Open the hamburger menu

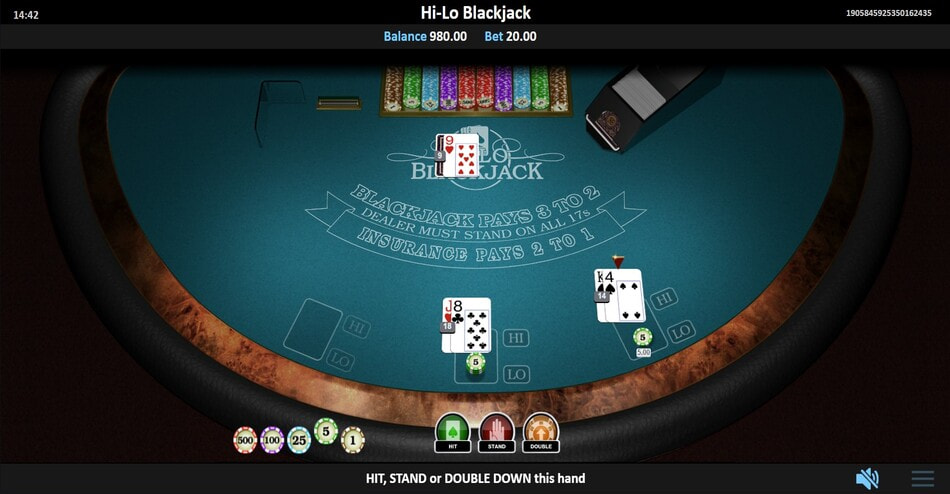922,478
